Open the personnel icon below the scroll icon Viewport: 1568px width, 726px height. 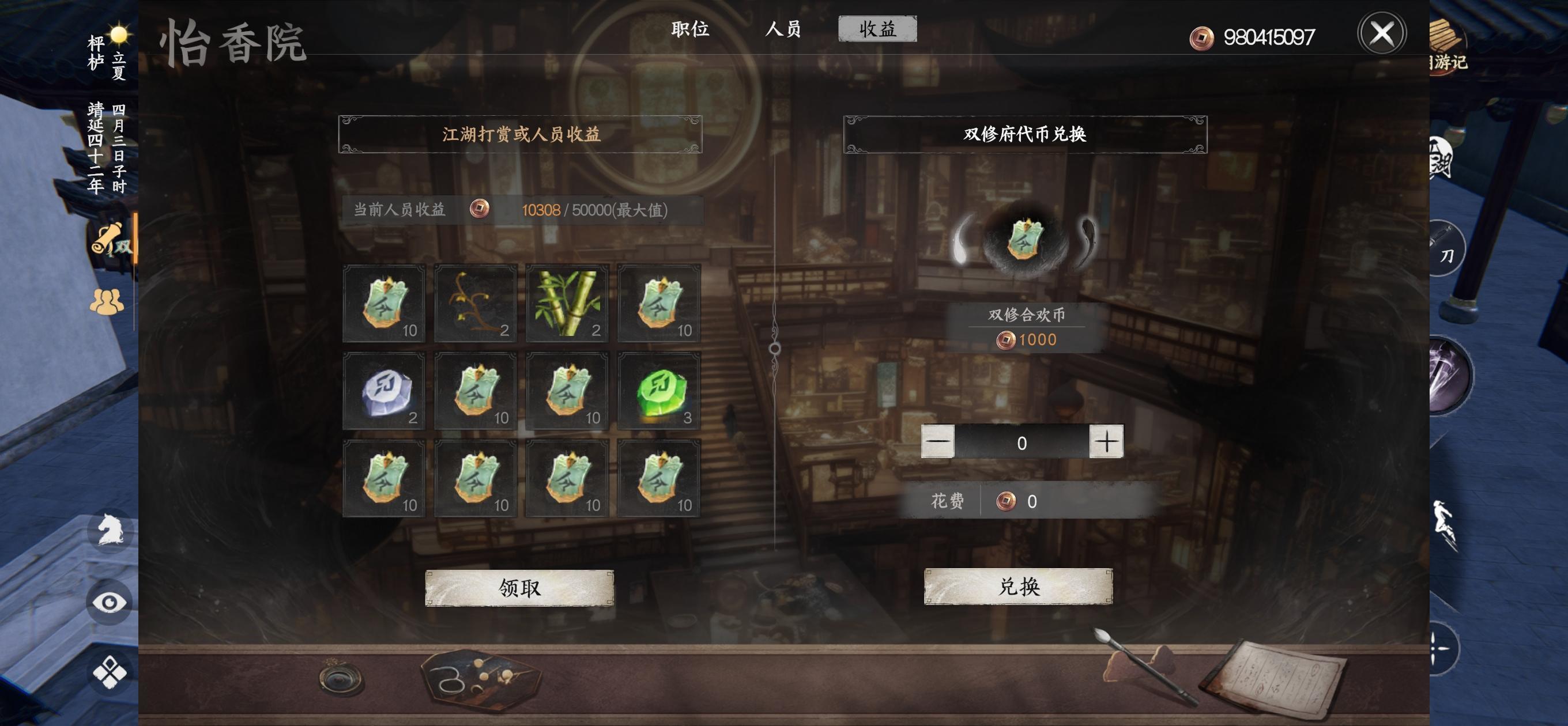tap(107, 302)
